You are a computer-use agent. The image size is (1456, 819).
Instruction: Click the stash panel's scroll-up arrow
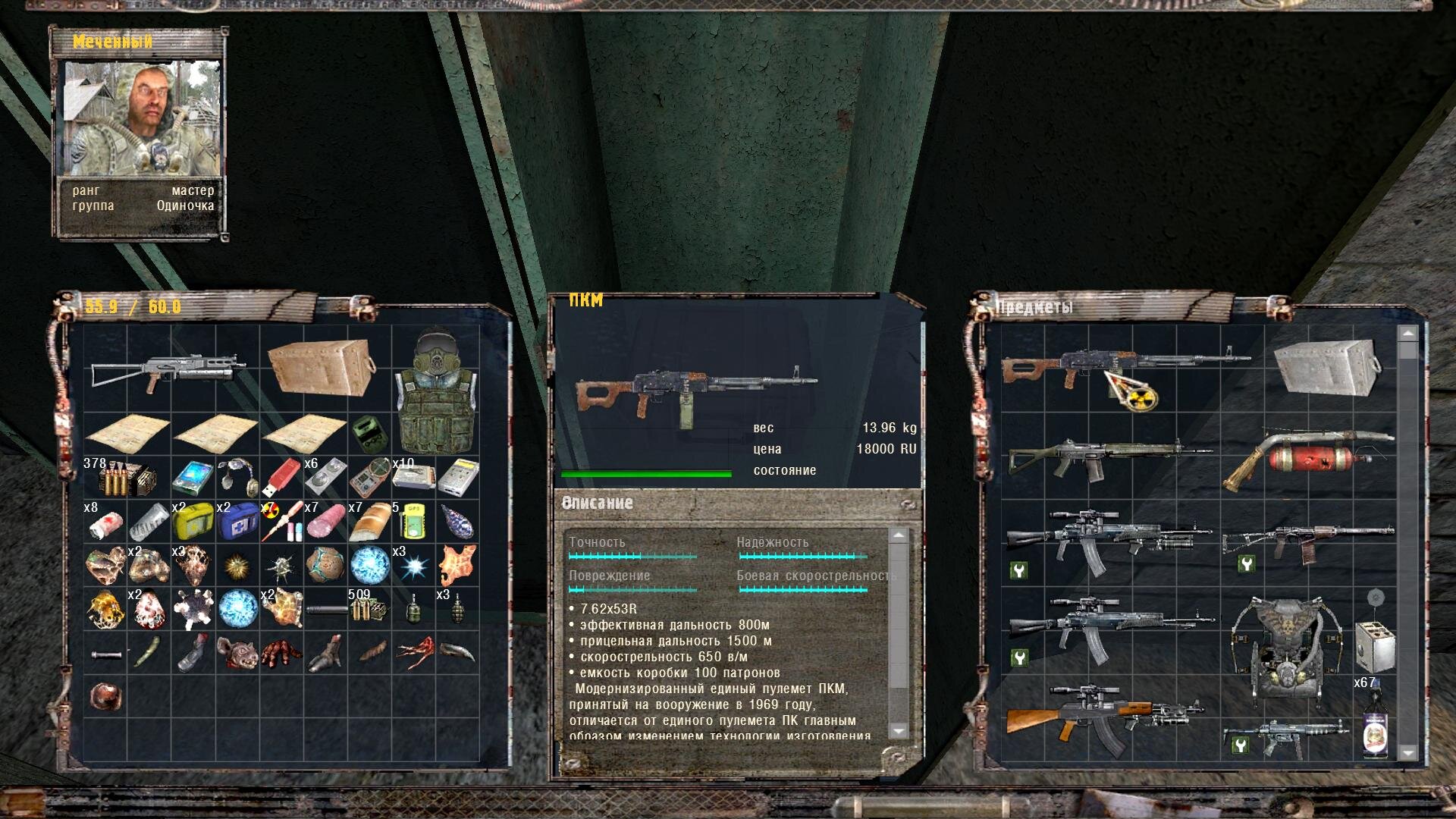[1408, 334]
